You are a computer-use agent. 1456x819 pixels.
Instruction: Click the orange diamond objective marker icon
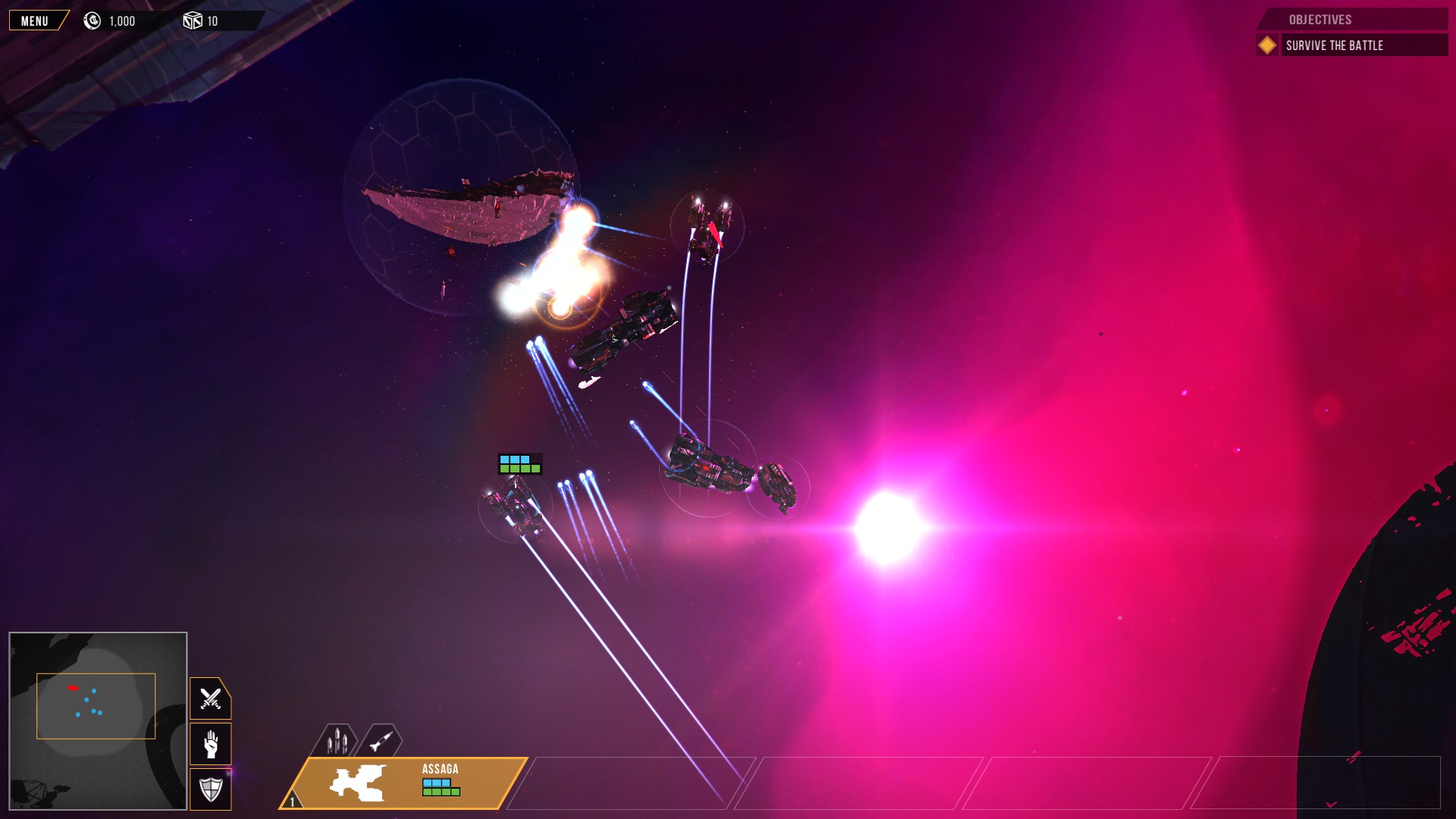point(1266,45)
